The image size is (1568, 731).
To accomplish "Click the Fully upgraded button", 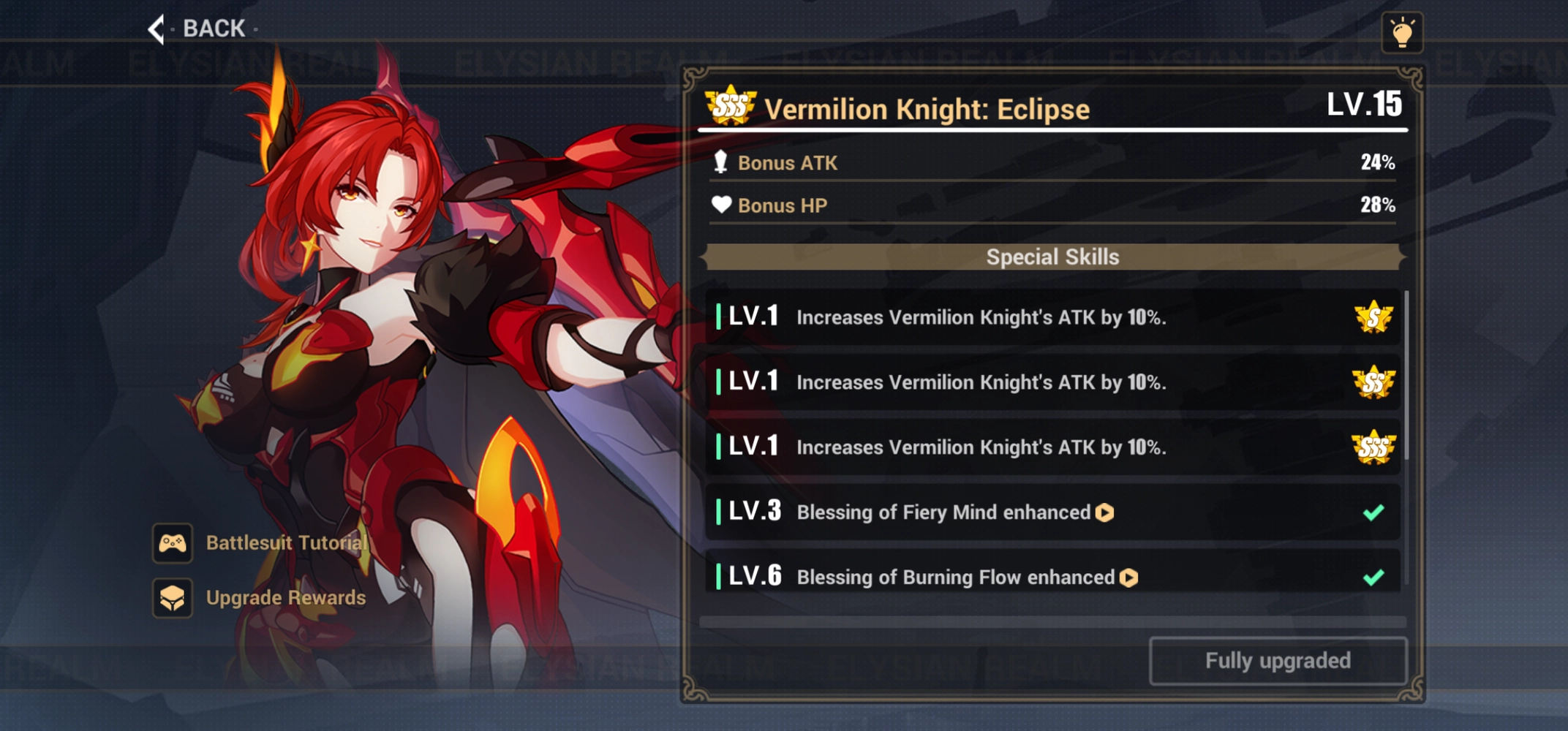I will [1277, 660].
